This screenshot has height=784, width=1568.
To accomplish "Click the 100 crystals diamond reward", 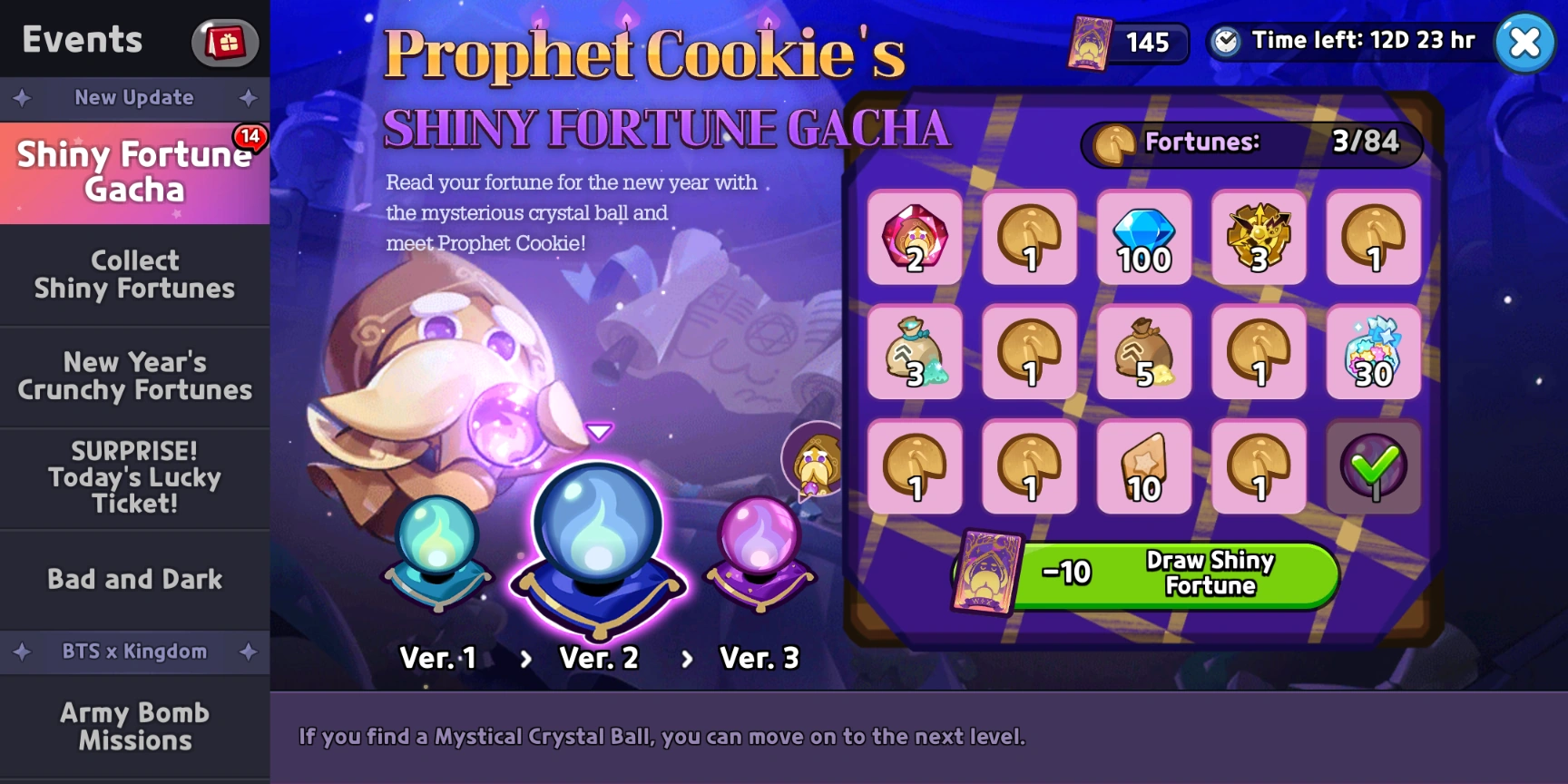I will pos(1143,239).
